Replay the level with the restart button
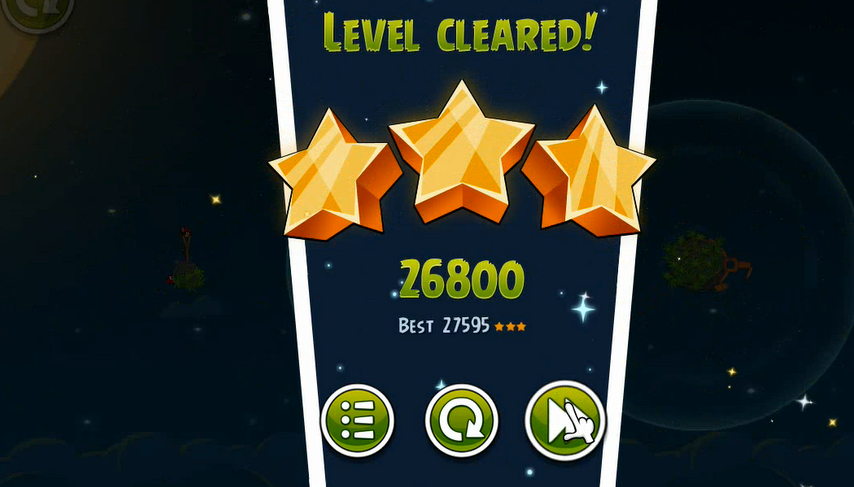Viewport: 854px width, 487px height. pyautogui.click(x=461, y=421)
